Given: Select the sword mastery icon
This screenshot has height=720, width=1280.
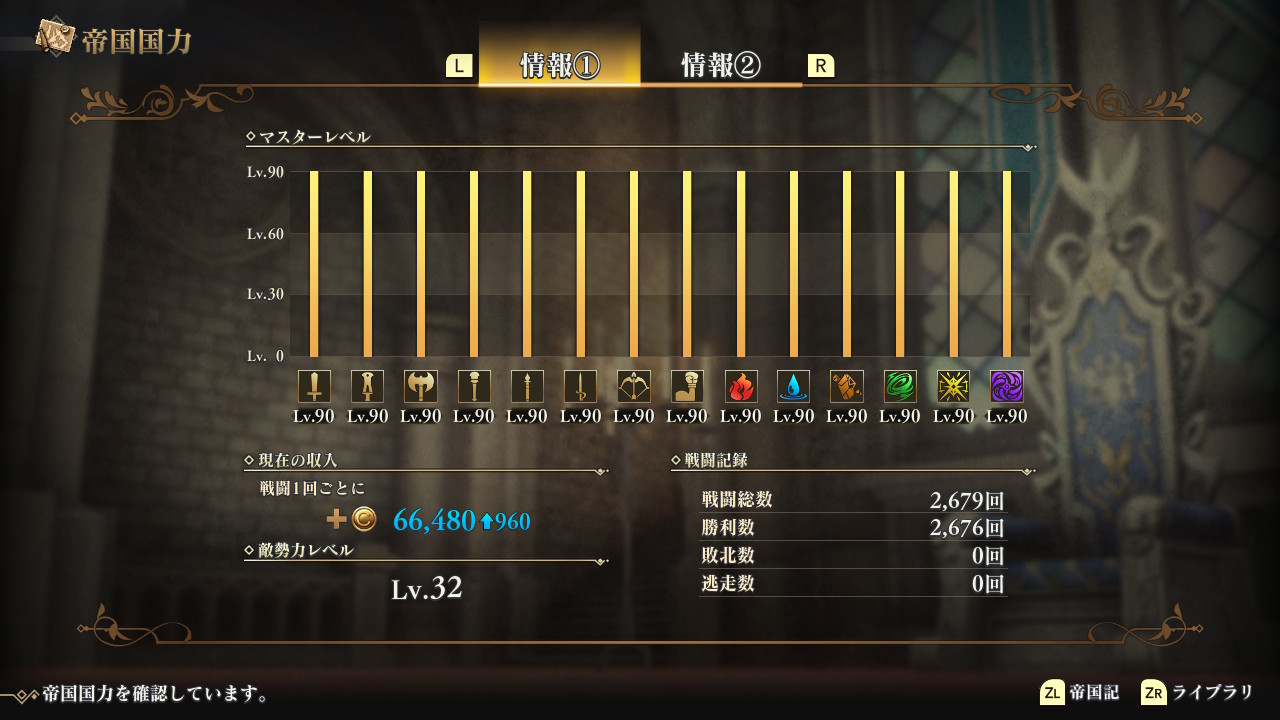Looking at the screenshot, I should tap(314, 386).
